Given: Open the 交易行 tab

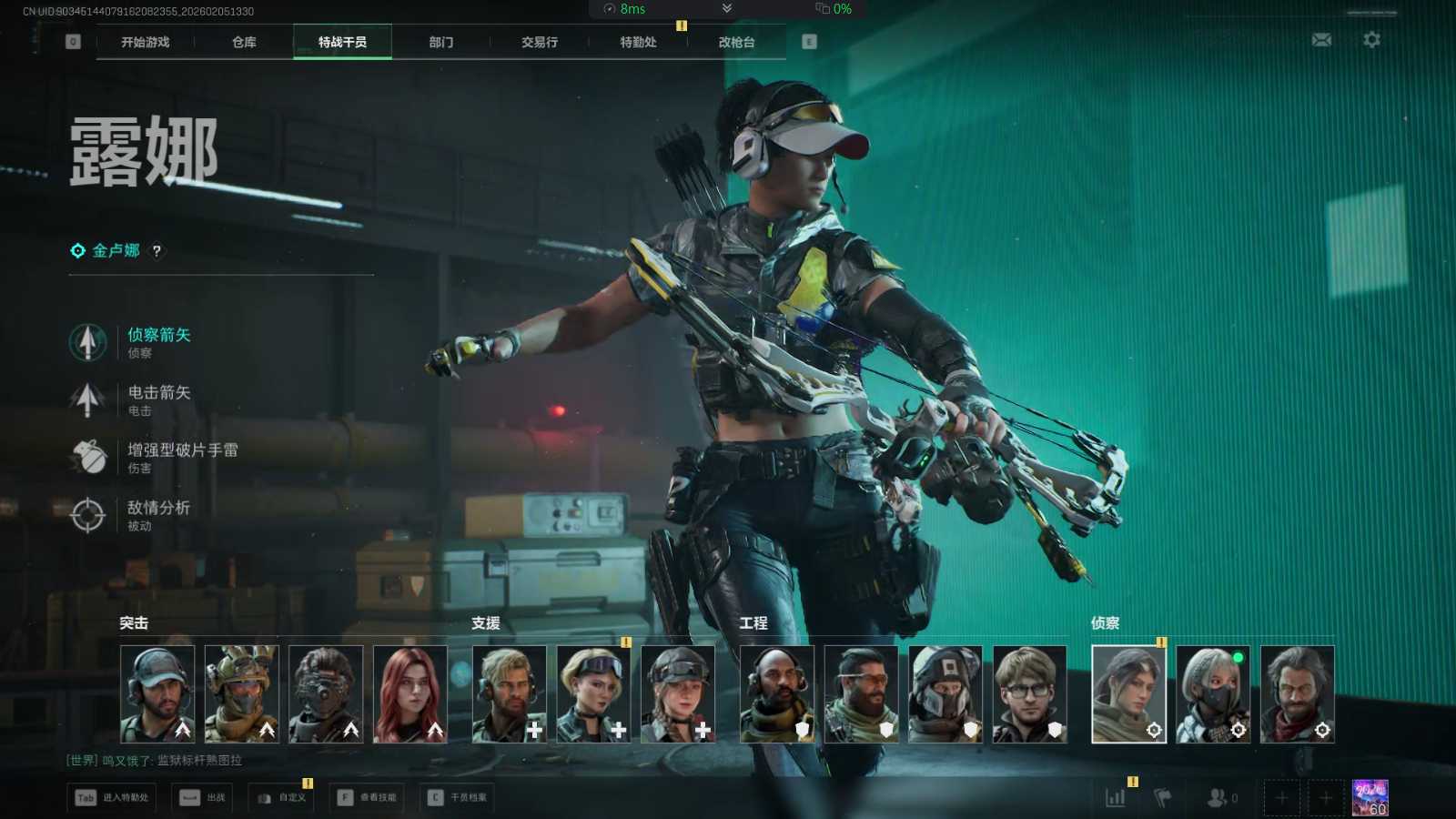Looking at the screenshot, I should [x=540, y=42].
